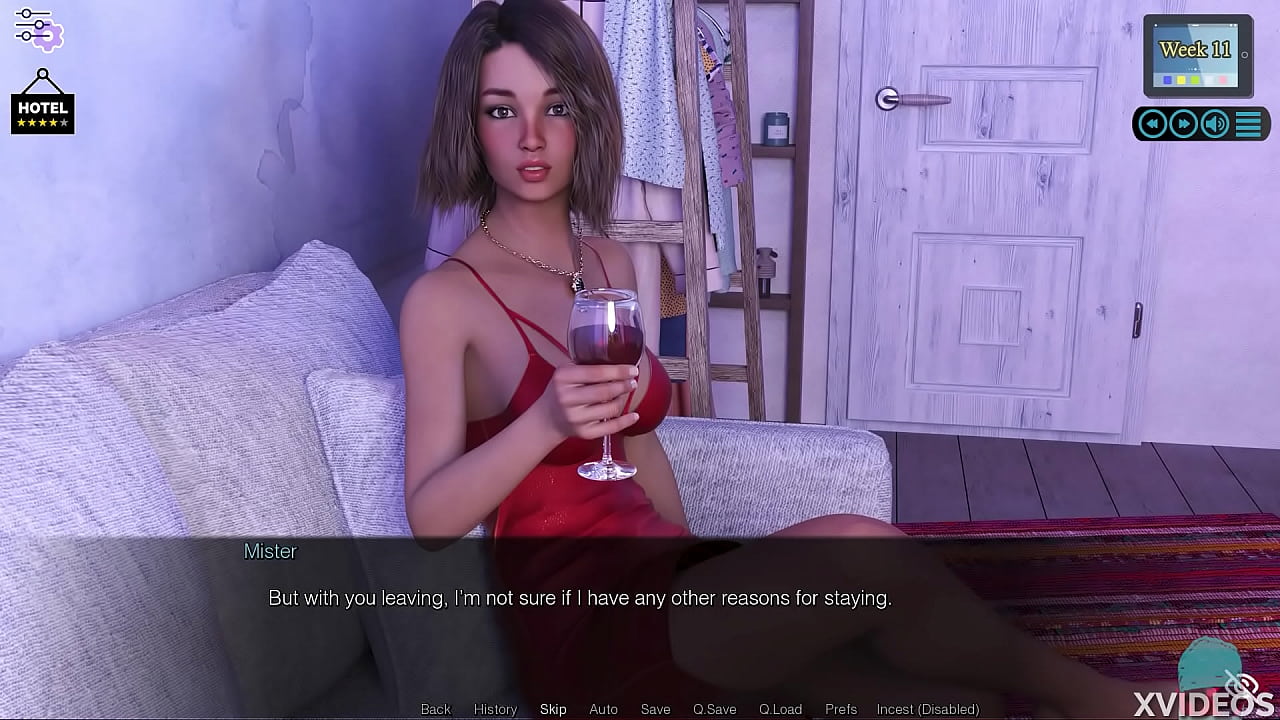The height and width of the screenshot is (720, 1280).
Task: Select the rewind playback icon
Action: pos(1152,123)
